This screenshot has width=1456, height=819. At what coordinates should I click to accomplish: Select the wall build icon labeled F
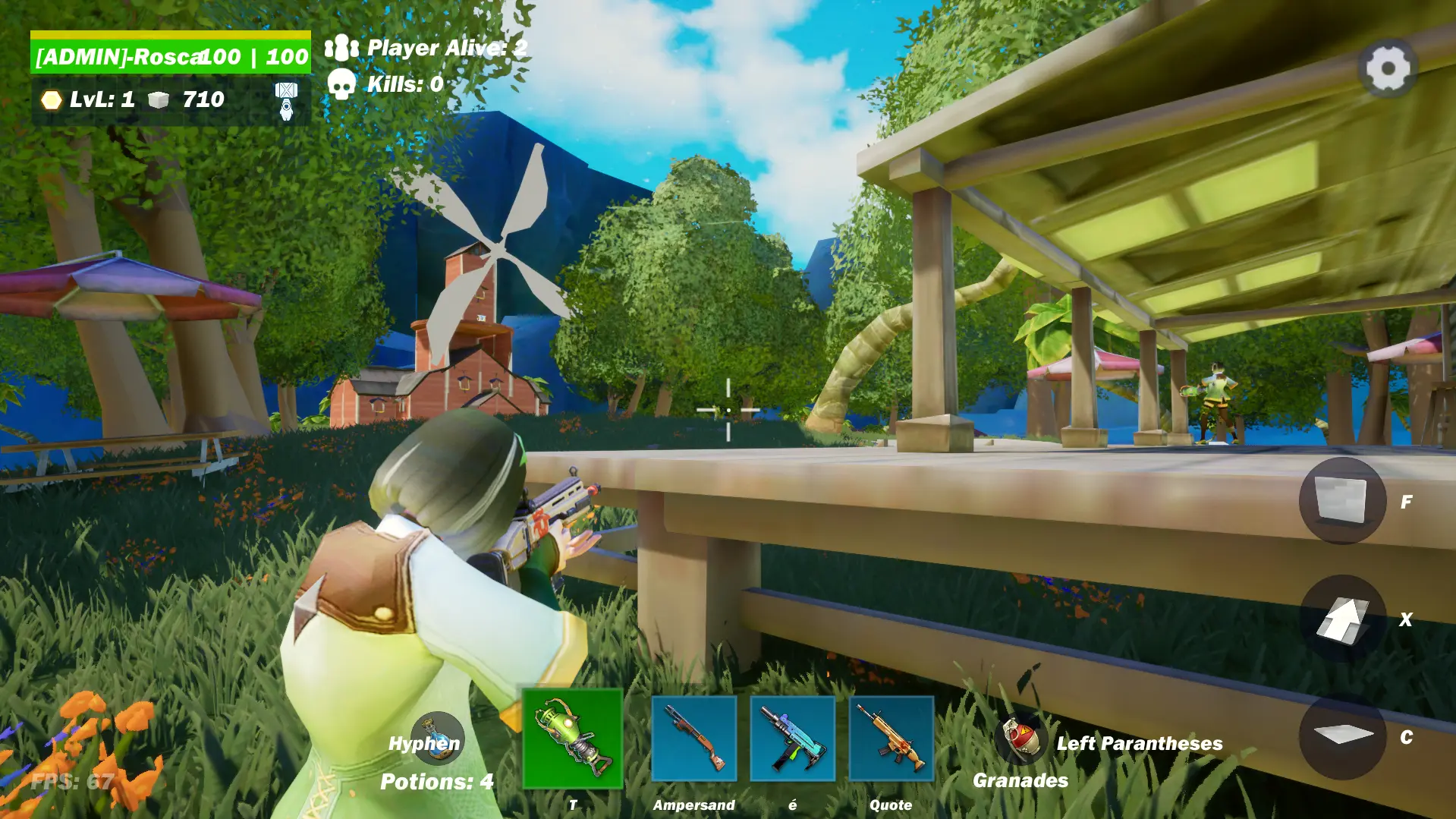coord(1346,502)
